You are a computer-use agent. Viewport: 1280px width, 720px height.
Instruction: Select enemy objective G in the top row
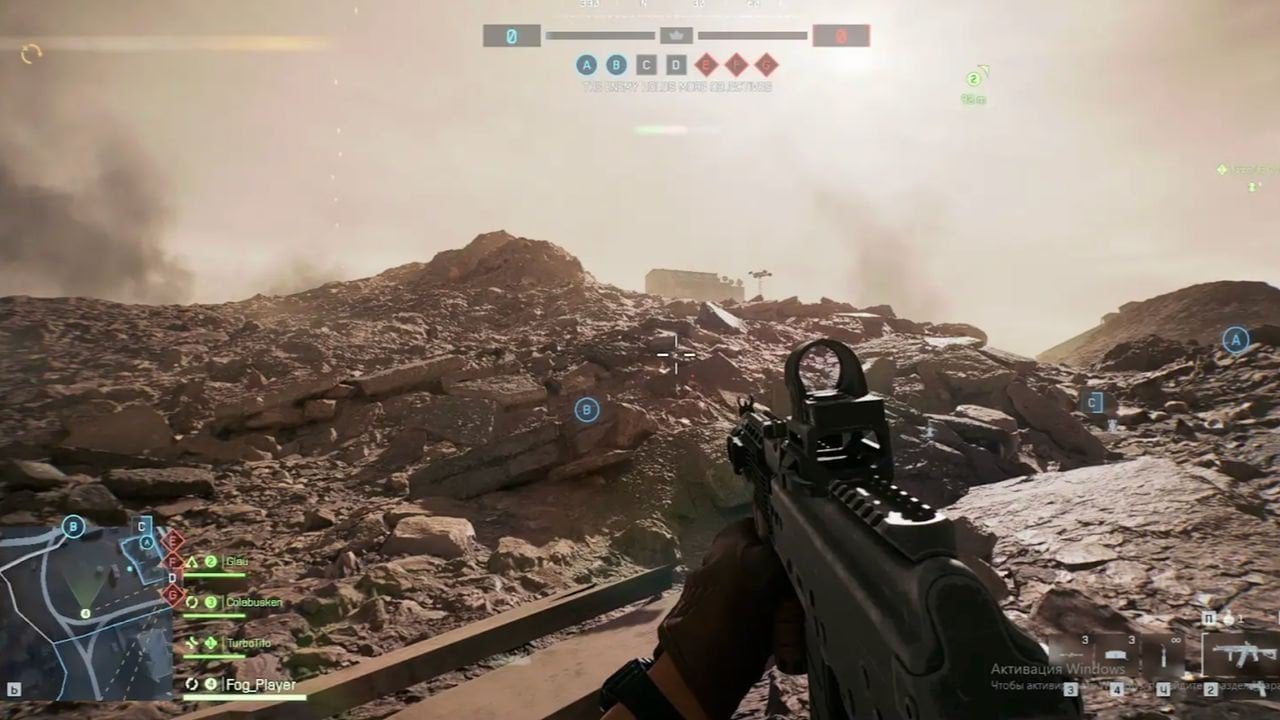pyautogui.click(x=767, y=65)
